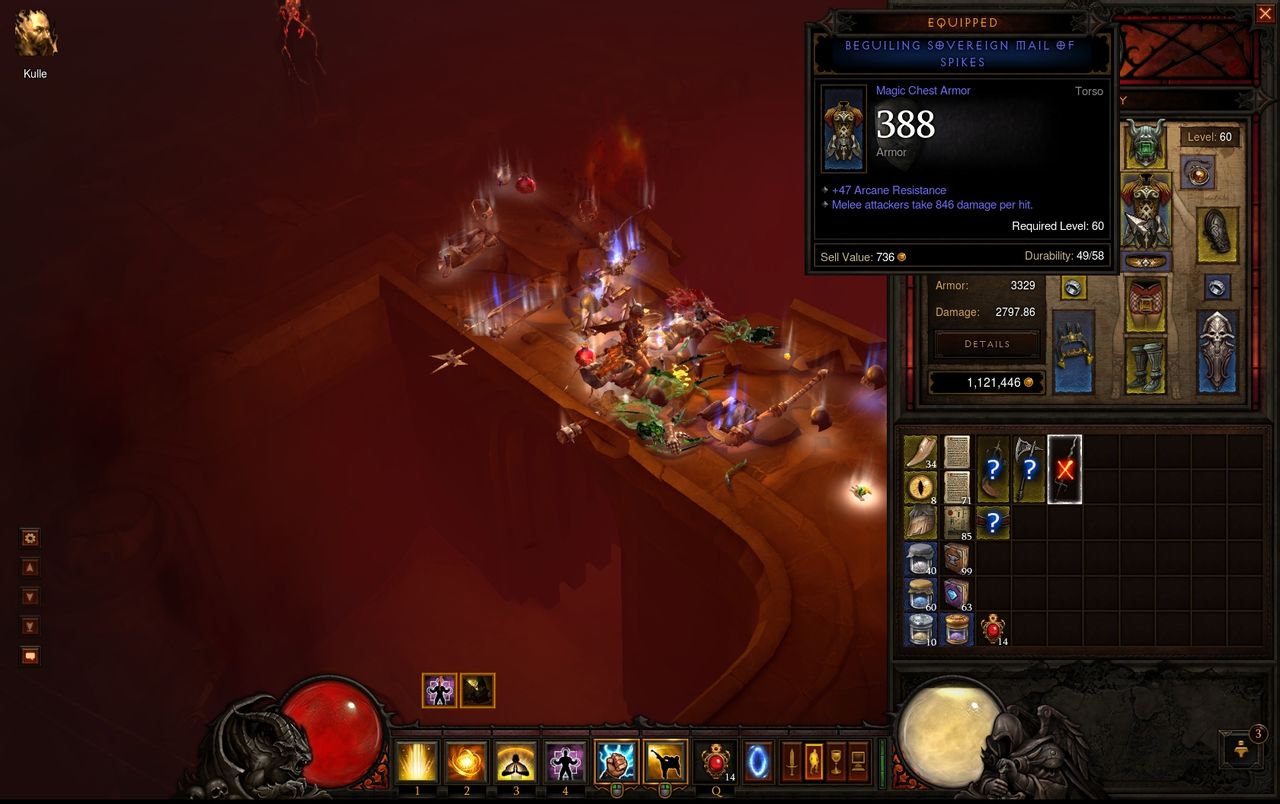Select the equipped gloves slot

click(x=1217, y=234)
